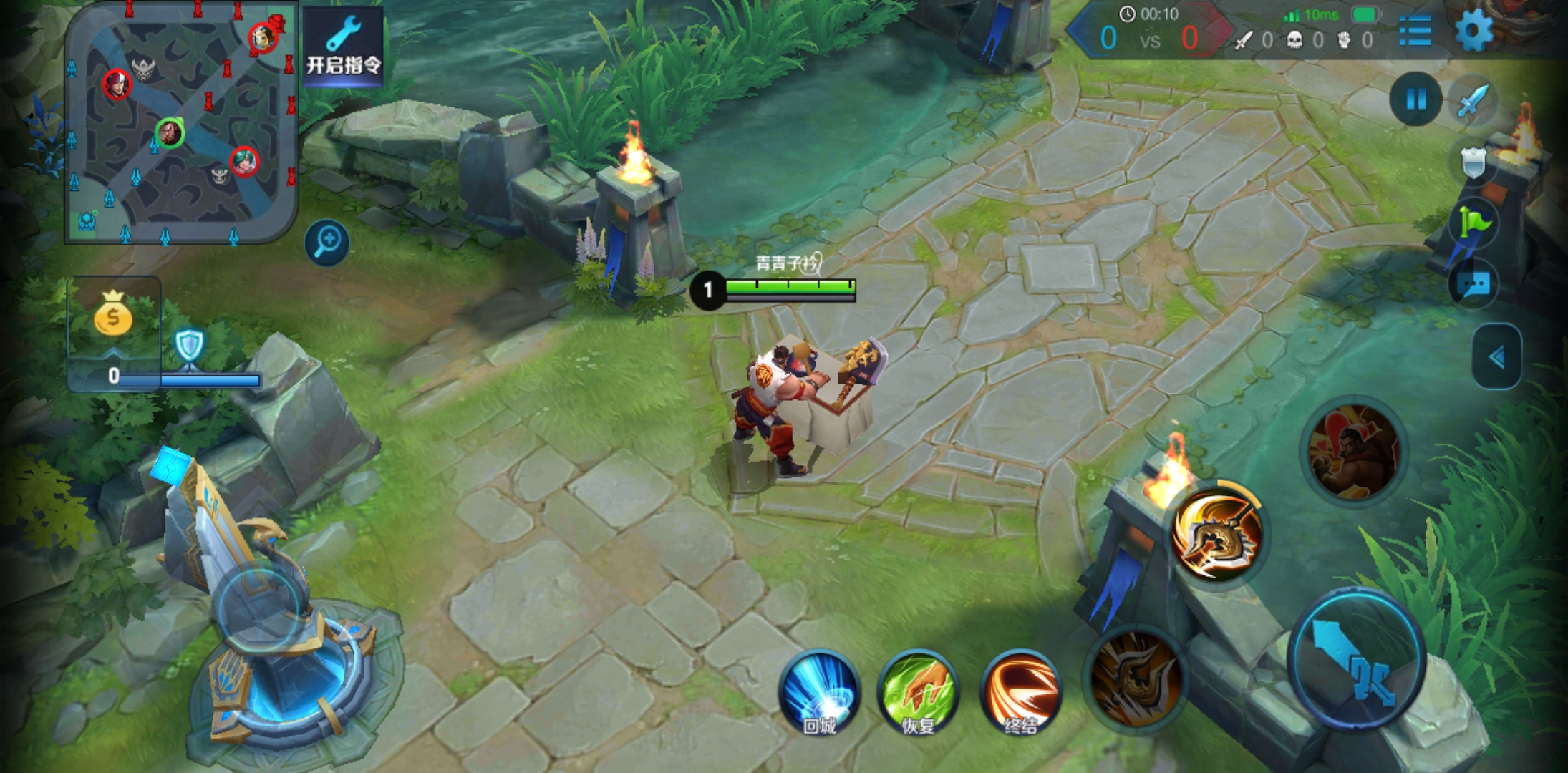Viewport: 1568px width, 773px height.
Task: Activate the dark first skill icon
Action: [1136, 677]
